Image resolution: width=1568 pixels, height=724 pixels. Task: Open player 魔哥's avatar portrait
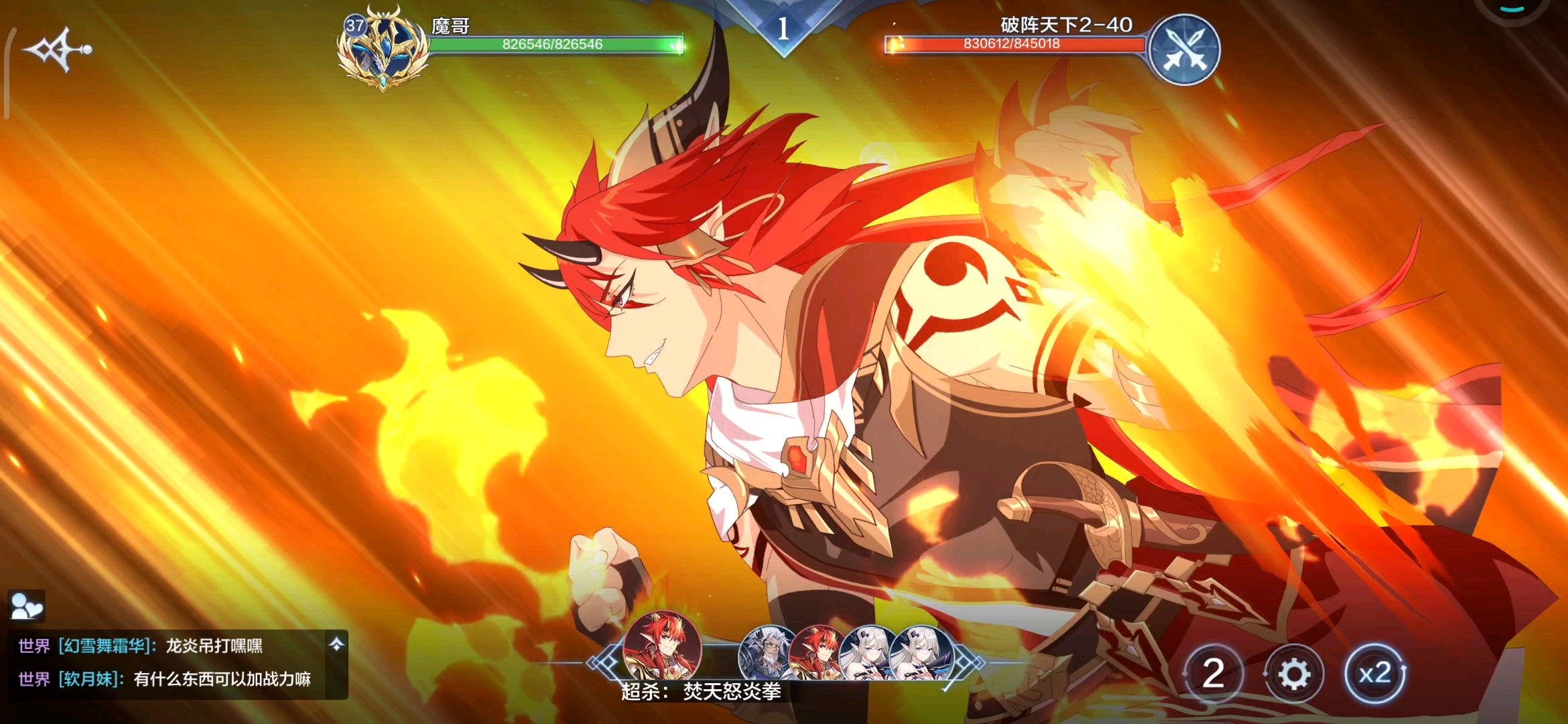383,49
